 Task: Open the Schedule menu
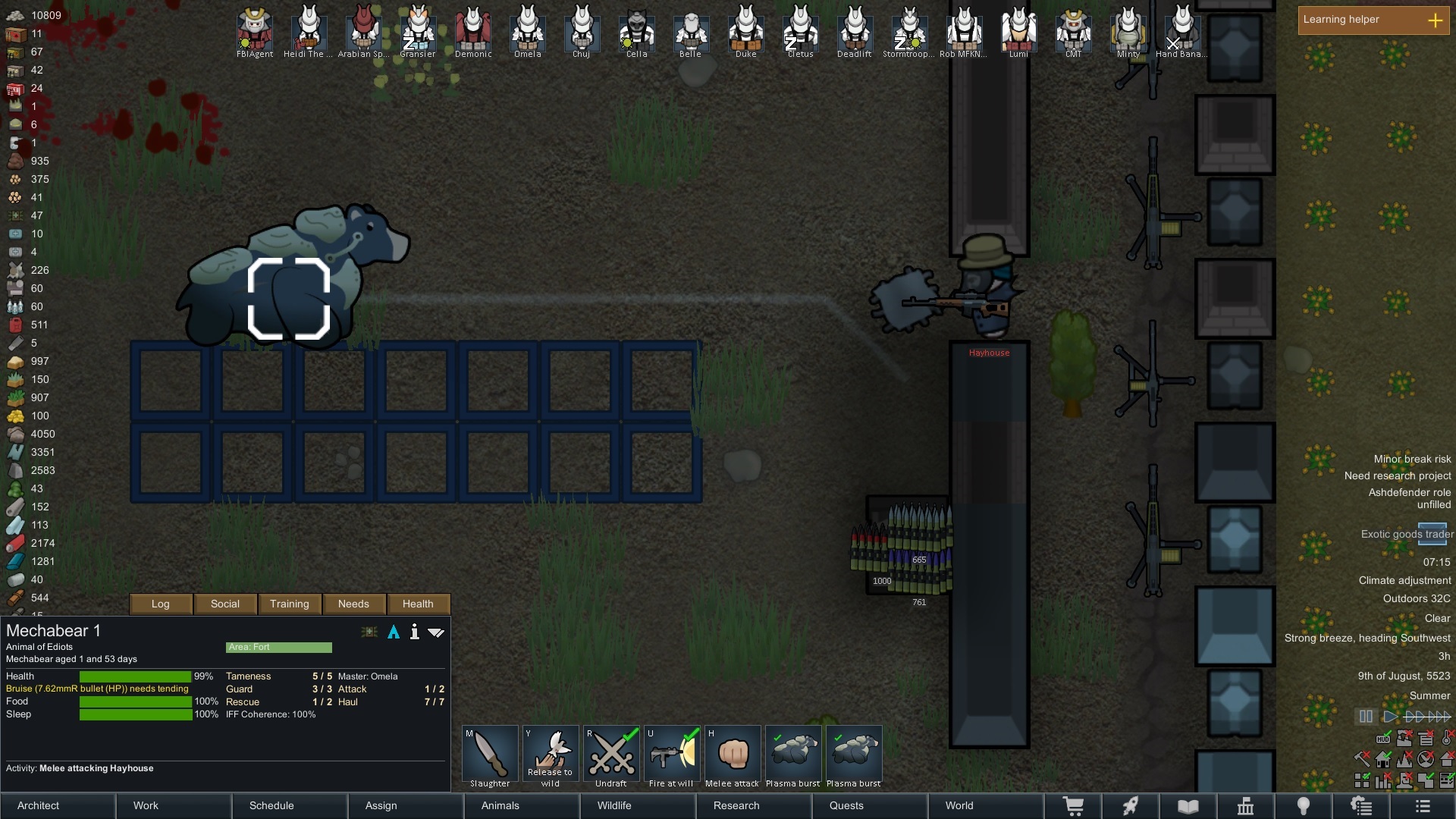271,805
